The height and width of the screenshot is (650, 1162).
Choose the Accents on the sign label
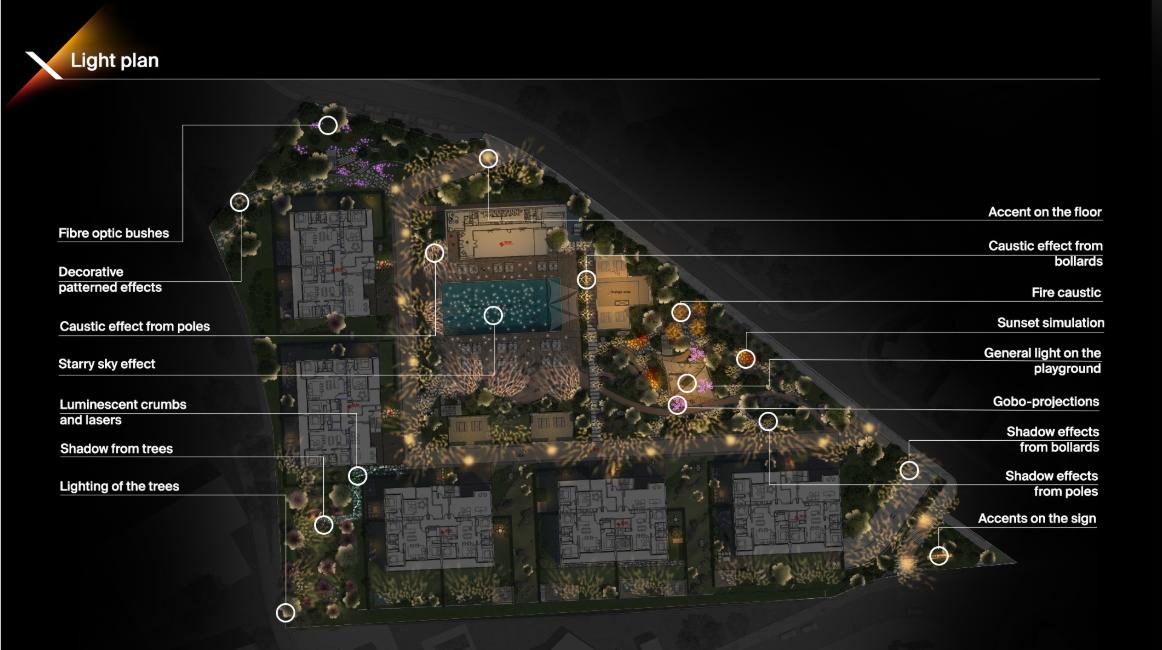pyautogui.click(x=1036, y=518)
